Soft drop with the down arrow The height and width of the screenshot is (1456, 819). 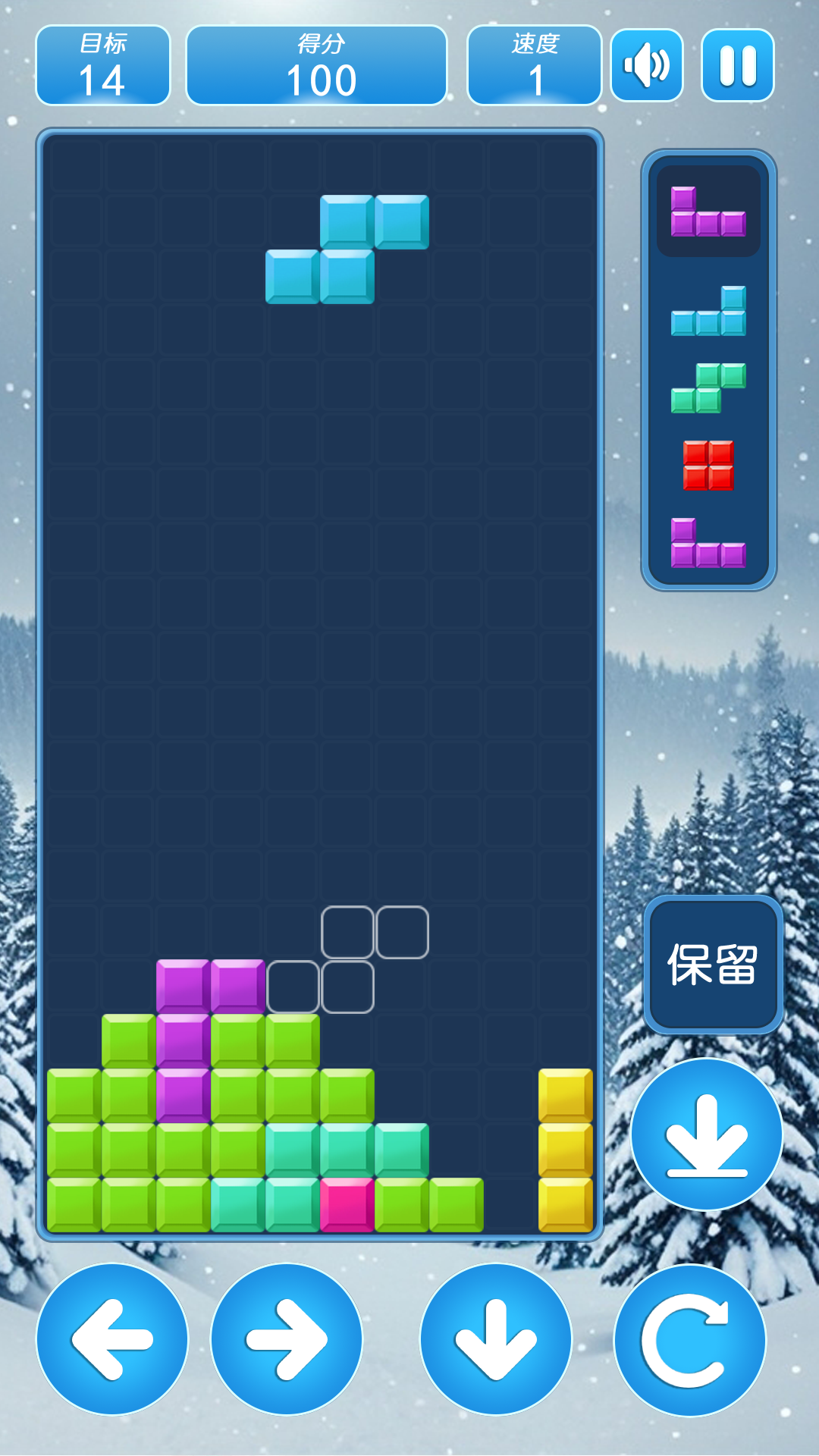[x=496, y=1339]
